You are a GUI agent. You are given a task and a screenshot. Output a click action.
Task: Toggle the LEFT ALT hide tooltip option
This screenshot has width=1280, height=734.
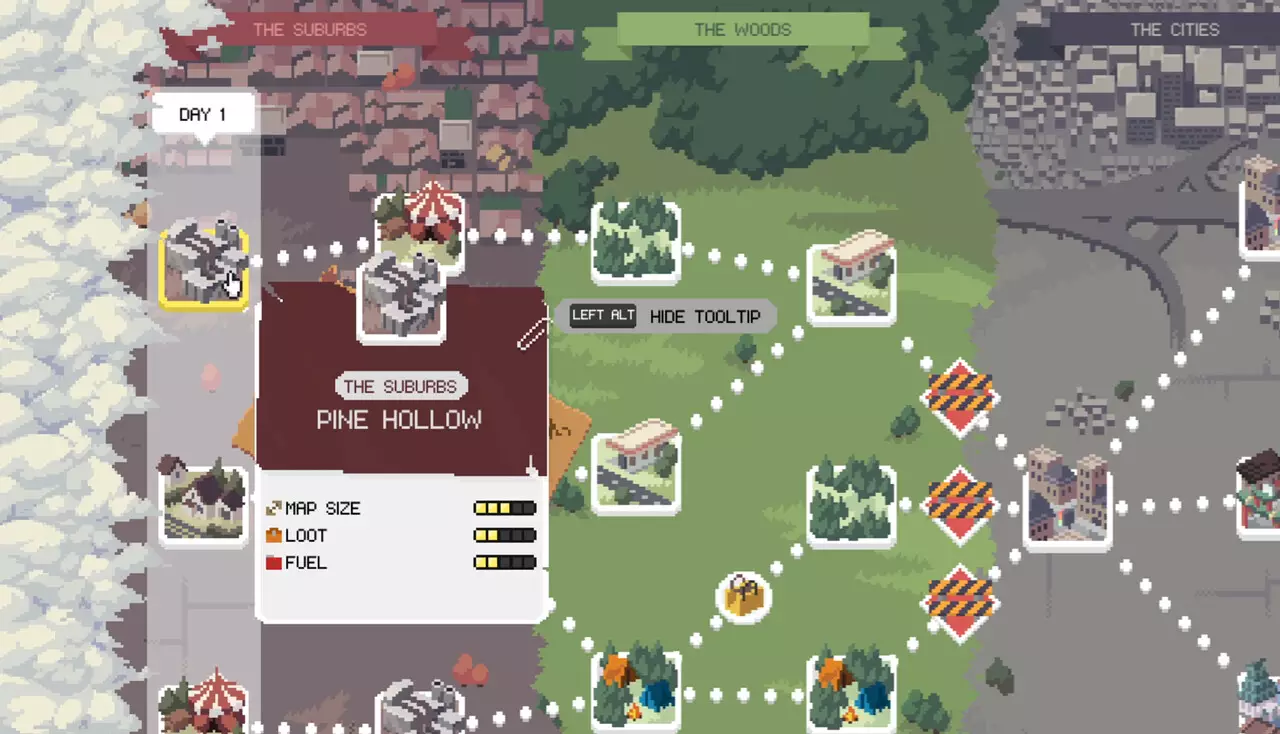click(602, 315)
